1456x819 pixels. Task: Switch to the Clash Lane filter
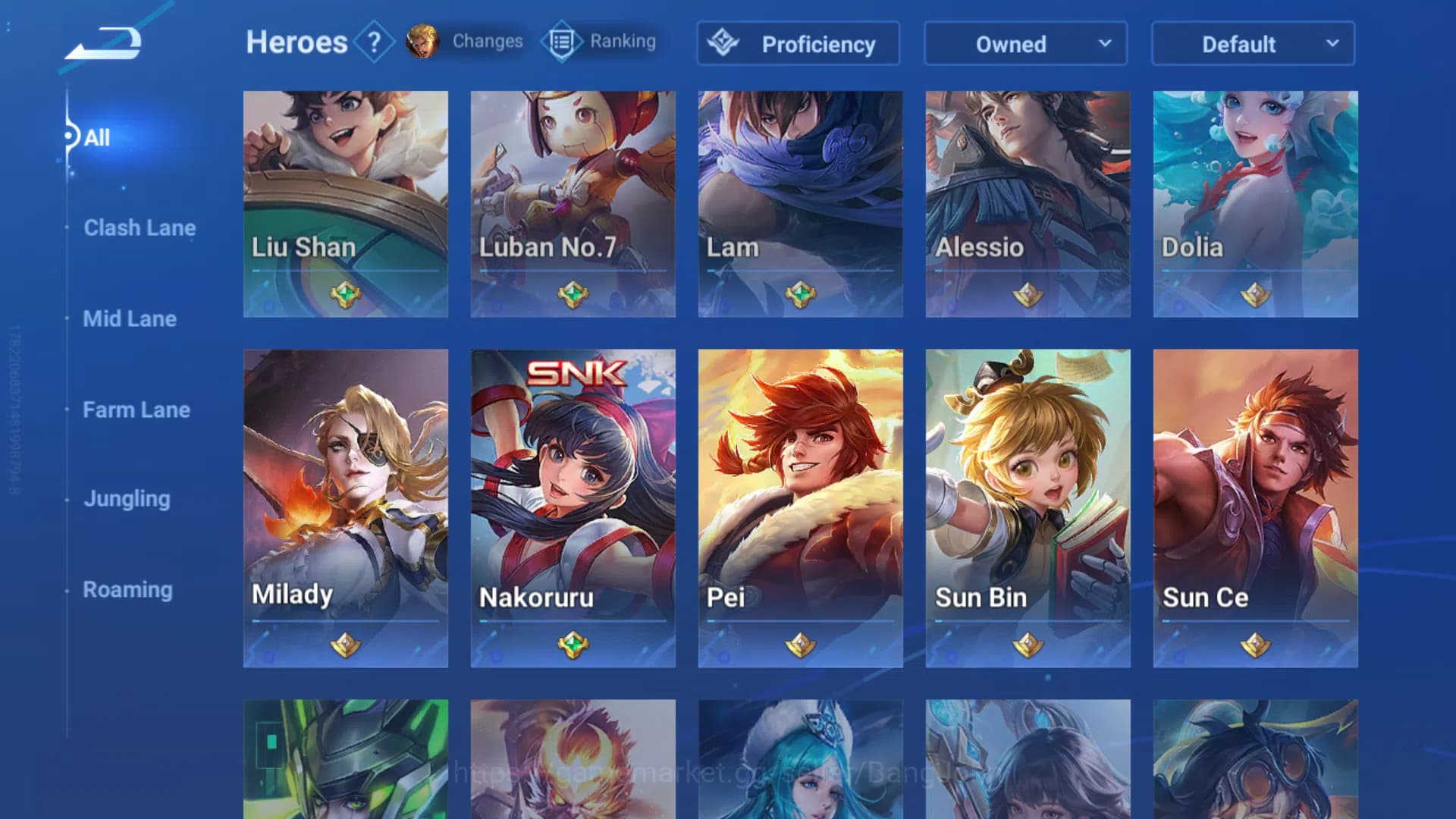[x=140, y=227]
